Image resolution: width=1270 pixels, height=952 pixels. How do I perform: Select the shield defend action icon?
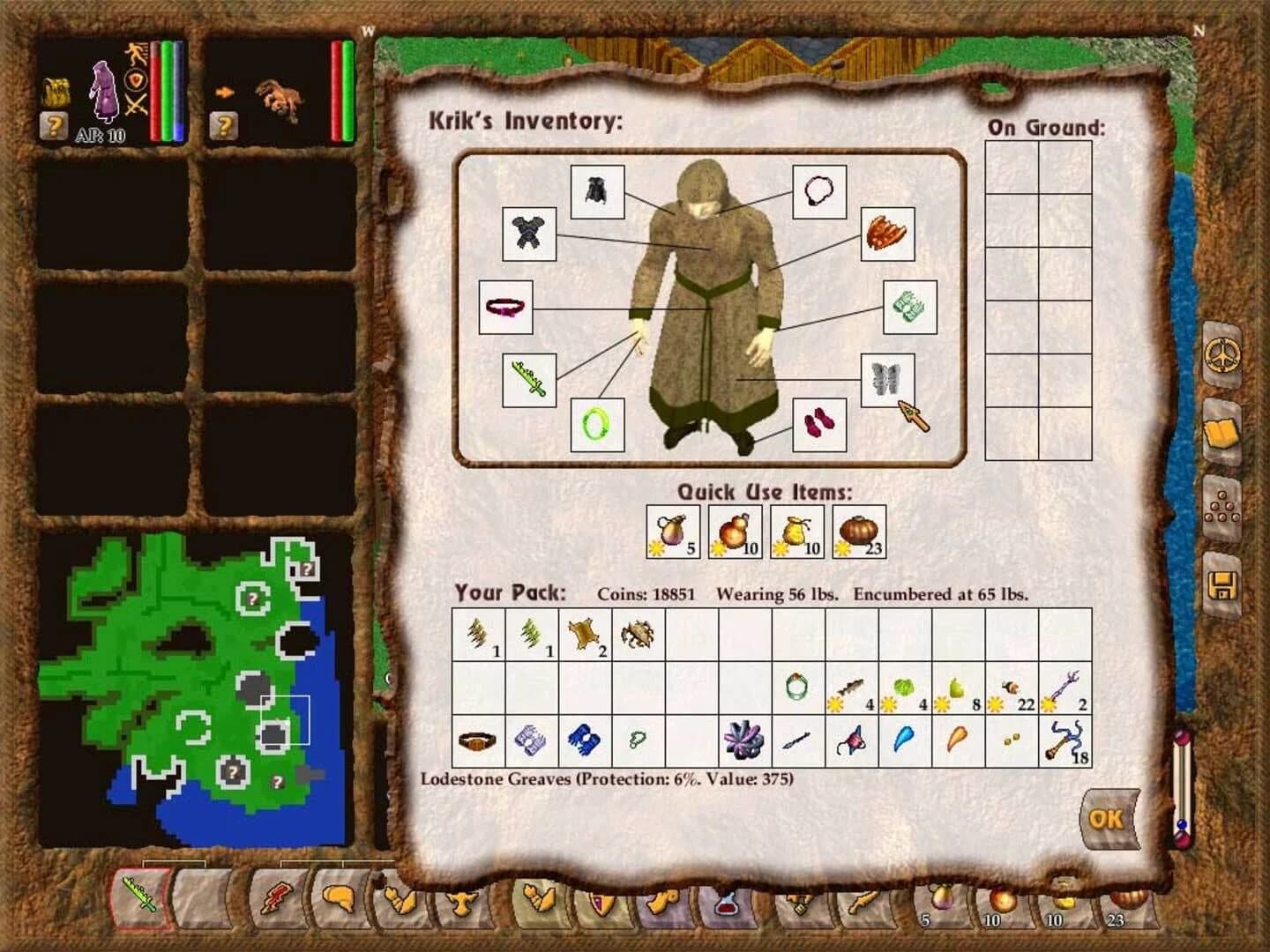602,904
